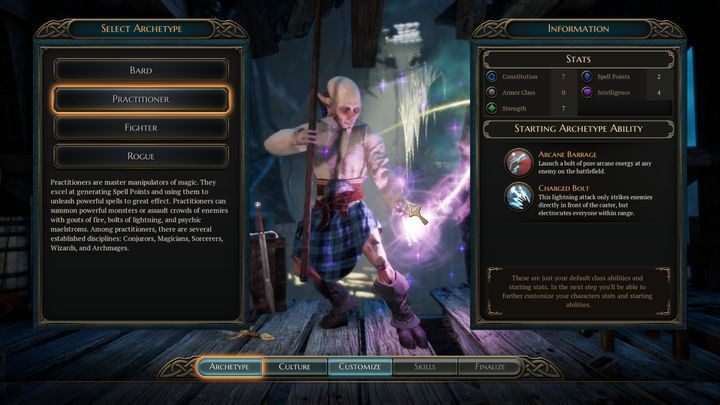Click the Strength stat icon

(492, 108)
